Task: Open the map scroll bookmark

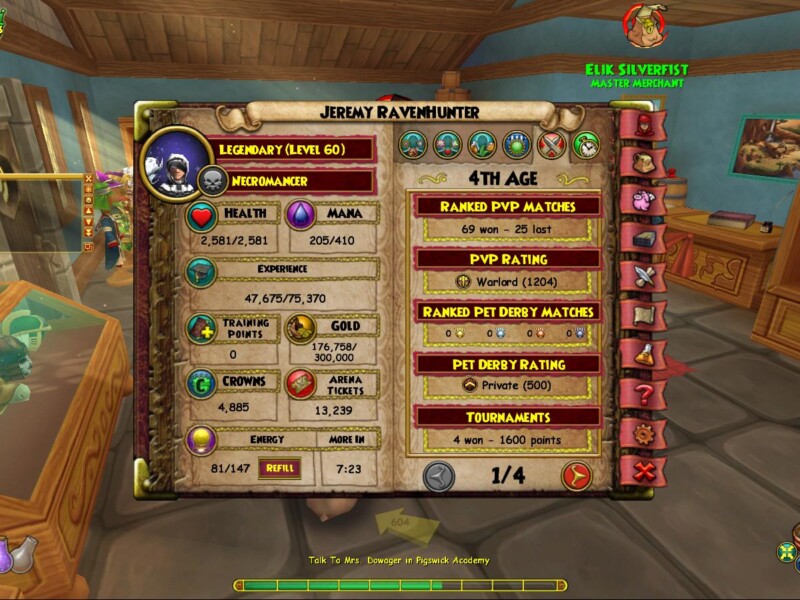Action: coord(641,316)
